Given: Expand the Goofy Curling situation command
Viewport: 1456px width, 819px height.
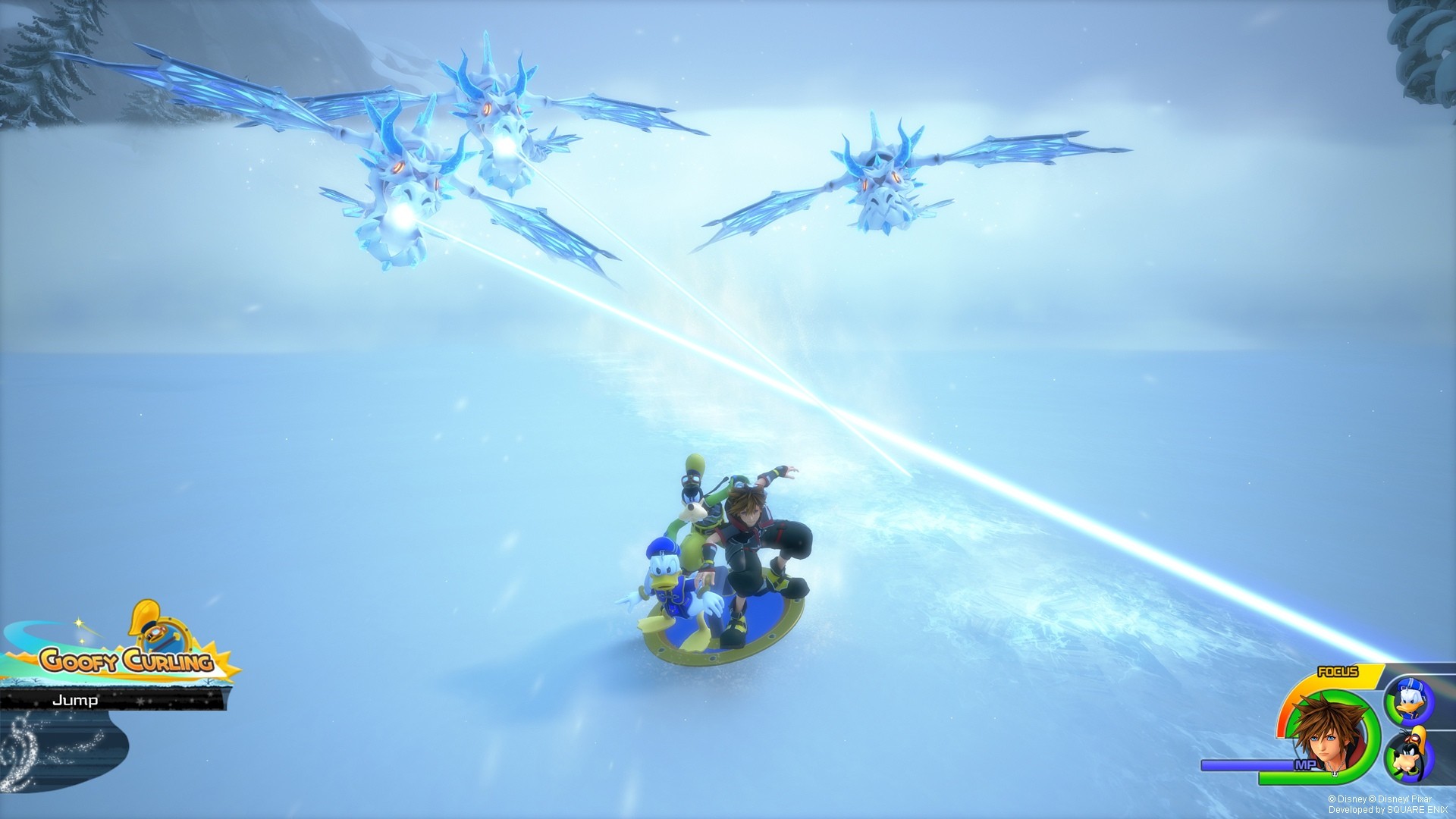Looking at the screenshot, I should tap(127, 661).
